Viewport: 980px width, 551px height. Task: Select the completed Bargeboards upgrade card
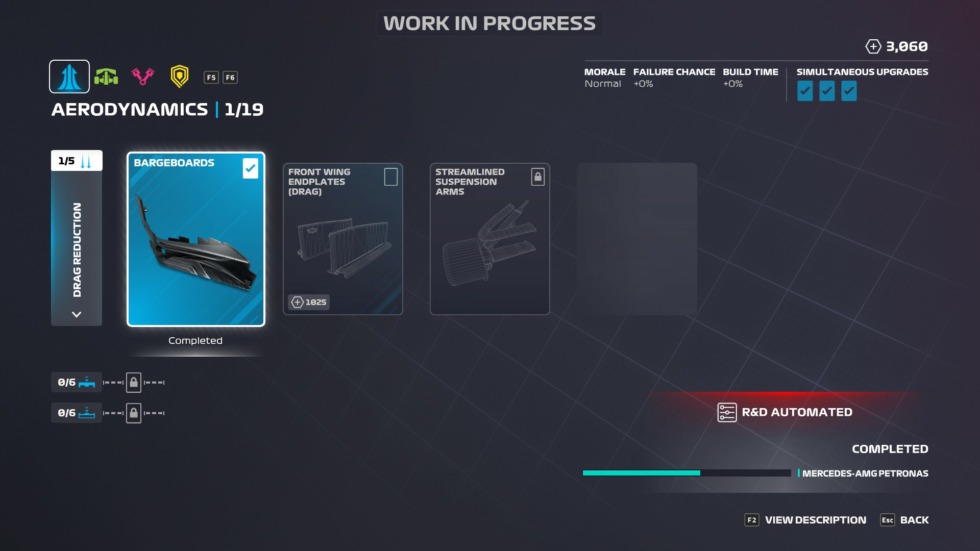point(196,239)
